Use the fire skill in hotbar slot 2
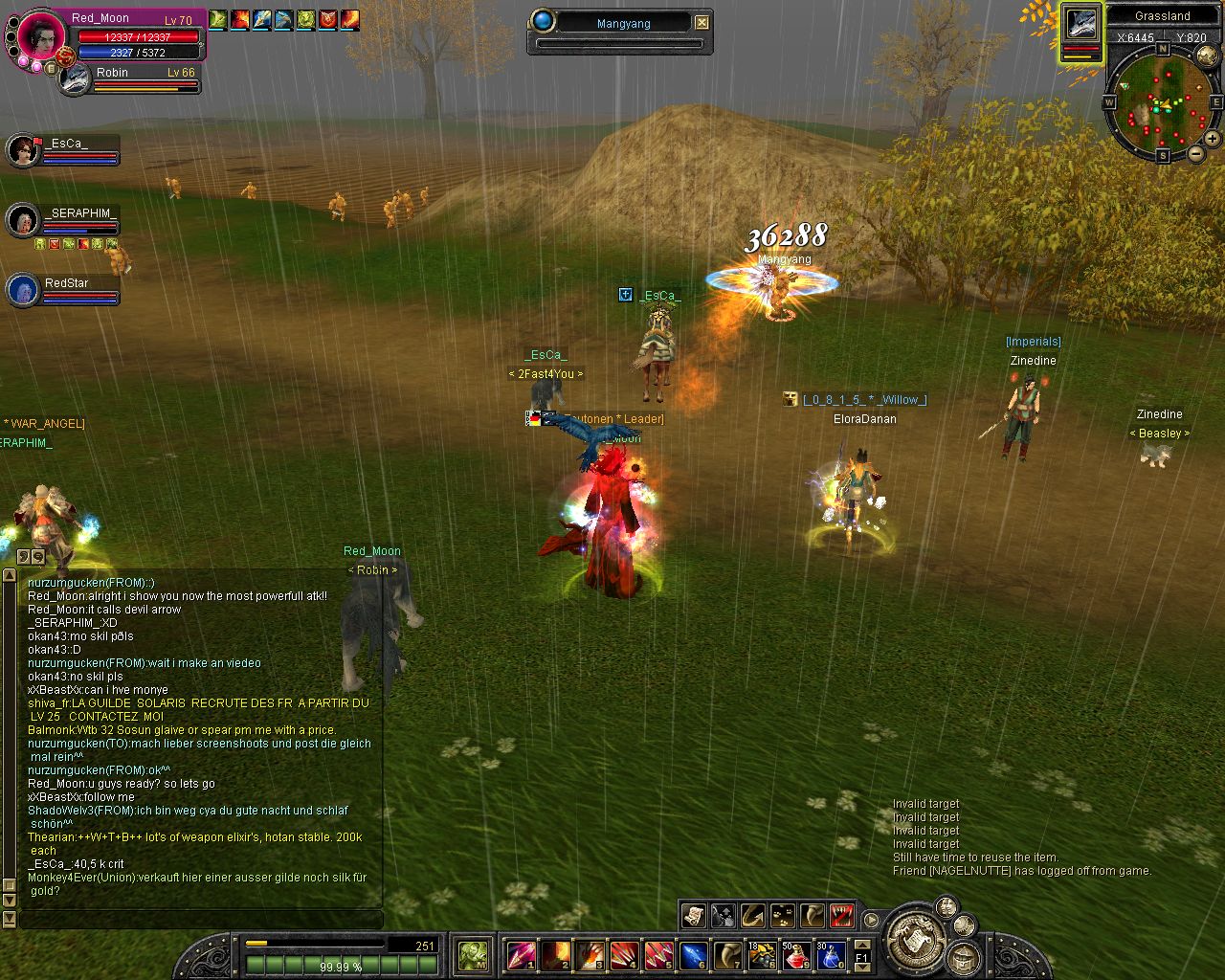Viewport: 1225px width, 980px height. point(555,954)
